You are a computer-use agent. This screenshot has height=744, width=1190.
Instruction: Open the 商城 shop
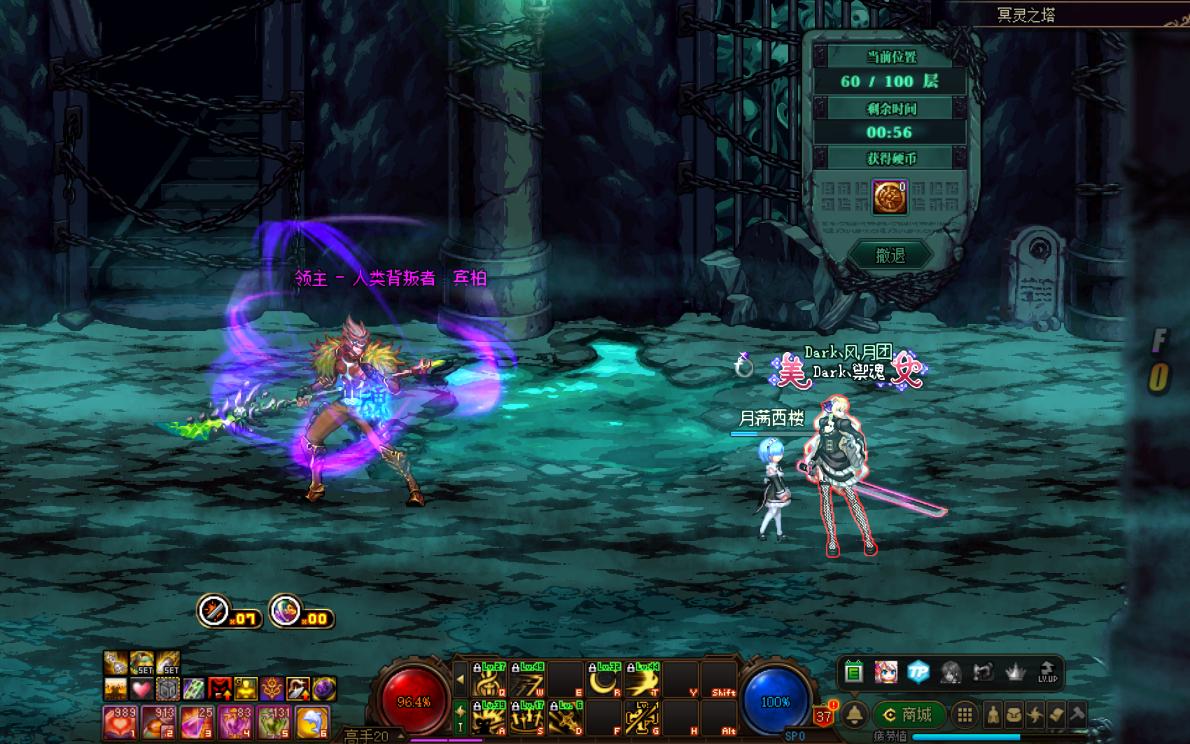[x=908, y=714]
